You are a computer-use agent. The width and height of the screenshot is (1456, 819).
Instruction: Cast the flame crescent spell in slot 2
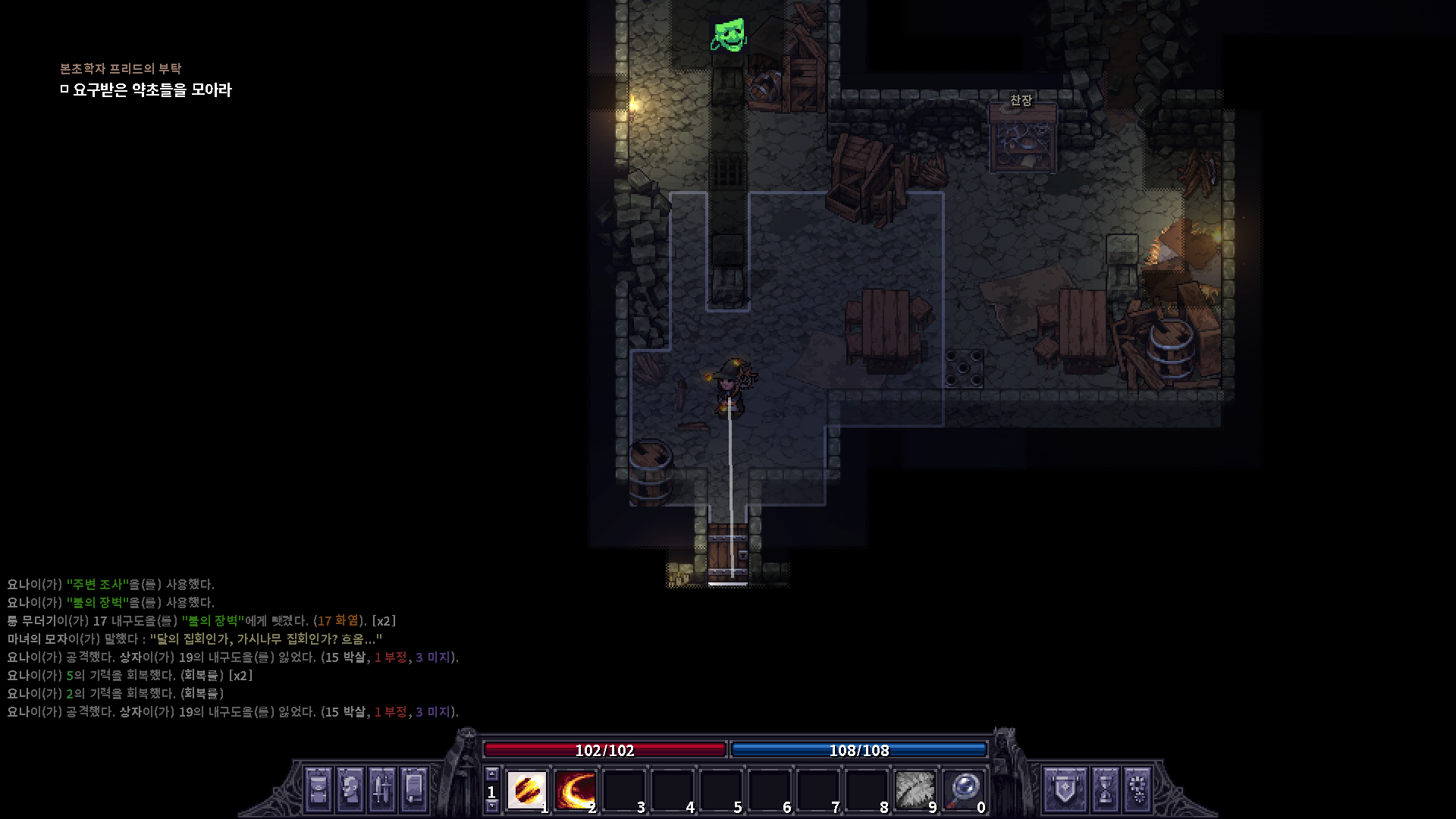(575, 790)
